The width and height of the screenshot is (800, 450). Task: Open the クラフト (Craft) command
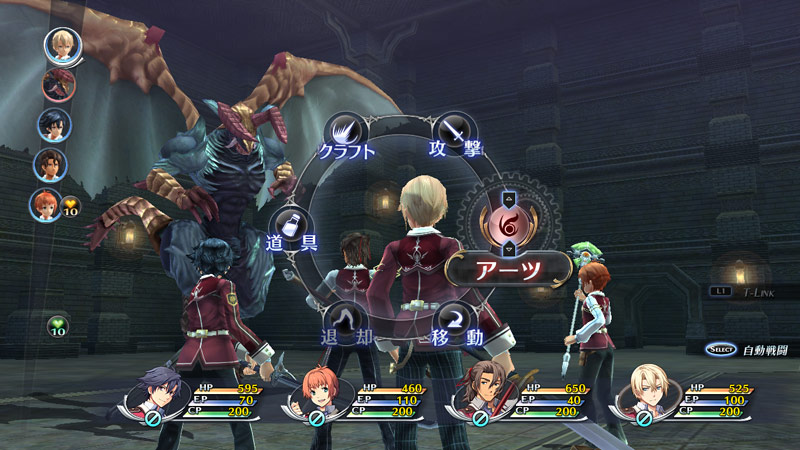pyautogui.click(x=346, y=135)
